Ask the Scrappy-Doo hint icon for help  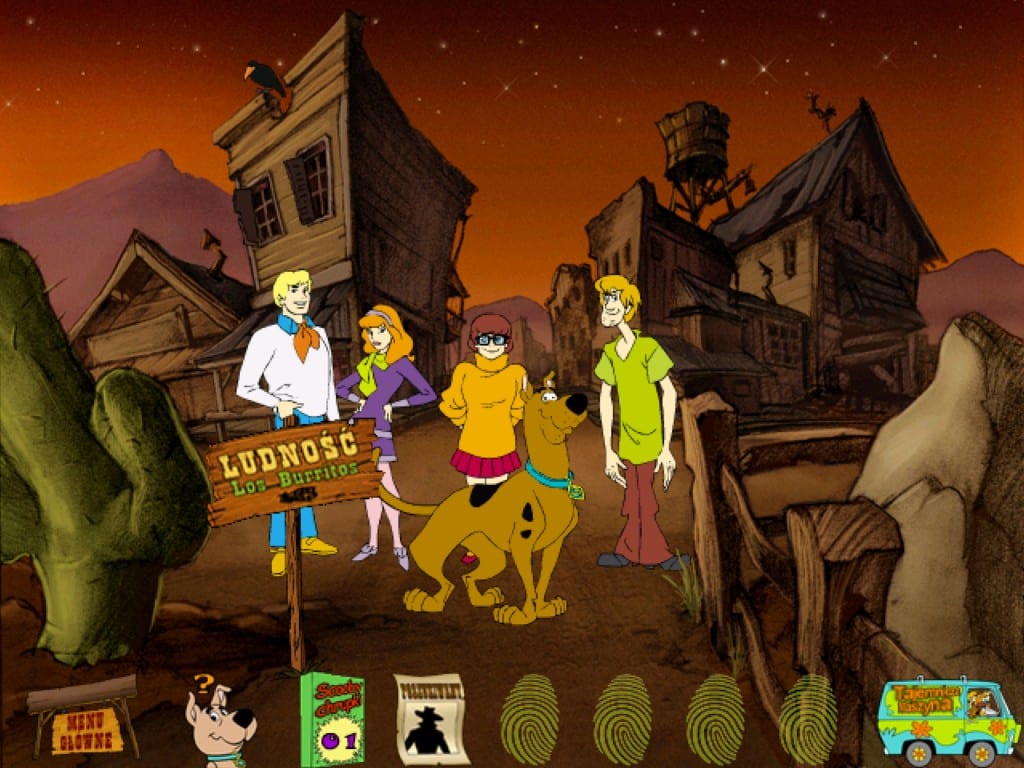[219, 722]
